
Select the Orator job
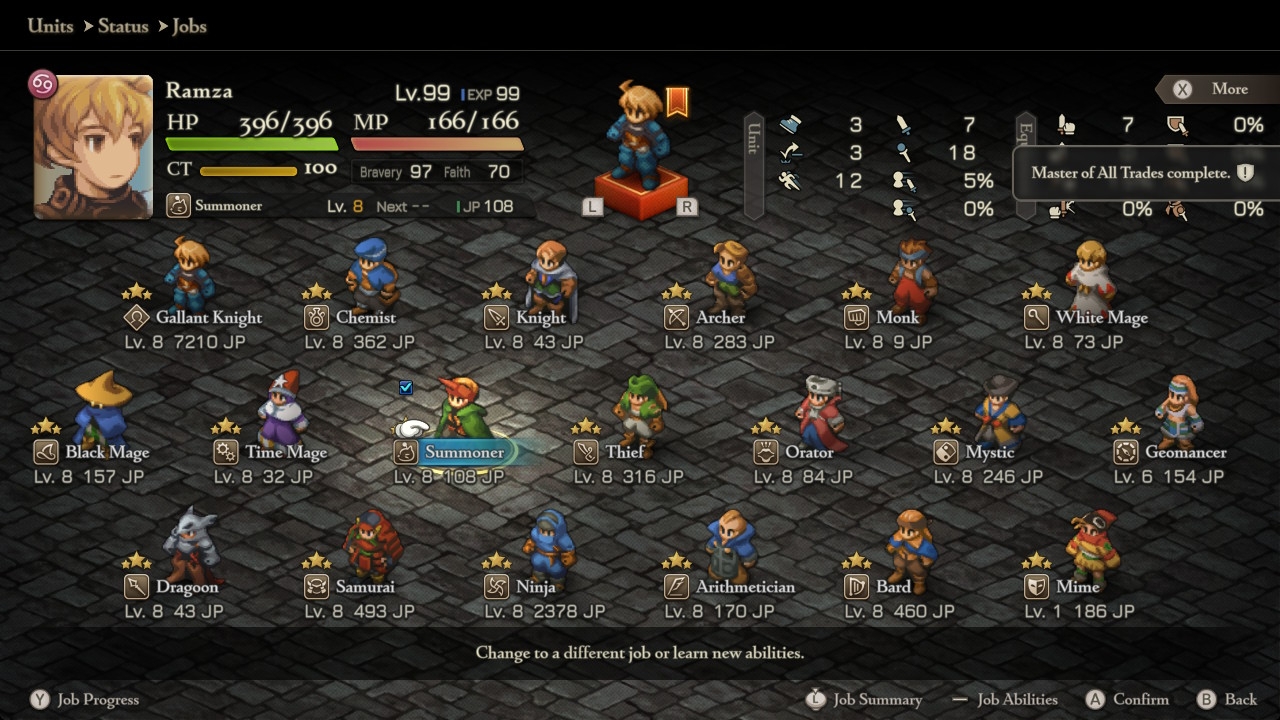point(808,452)
